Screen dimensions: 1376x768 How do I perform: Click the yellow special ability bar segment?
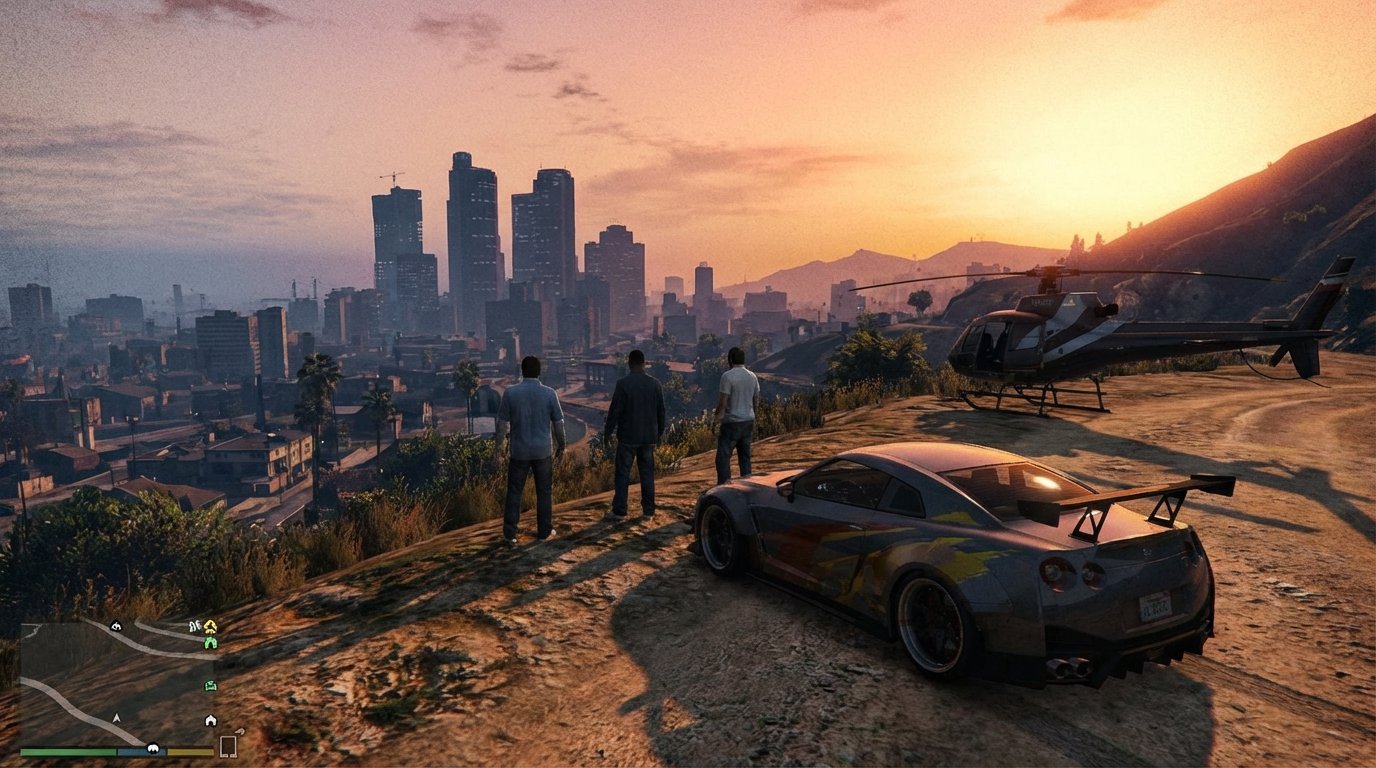[189, 752]
